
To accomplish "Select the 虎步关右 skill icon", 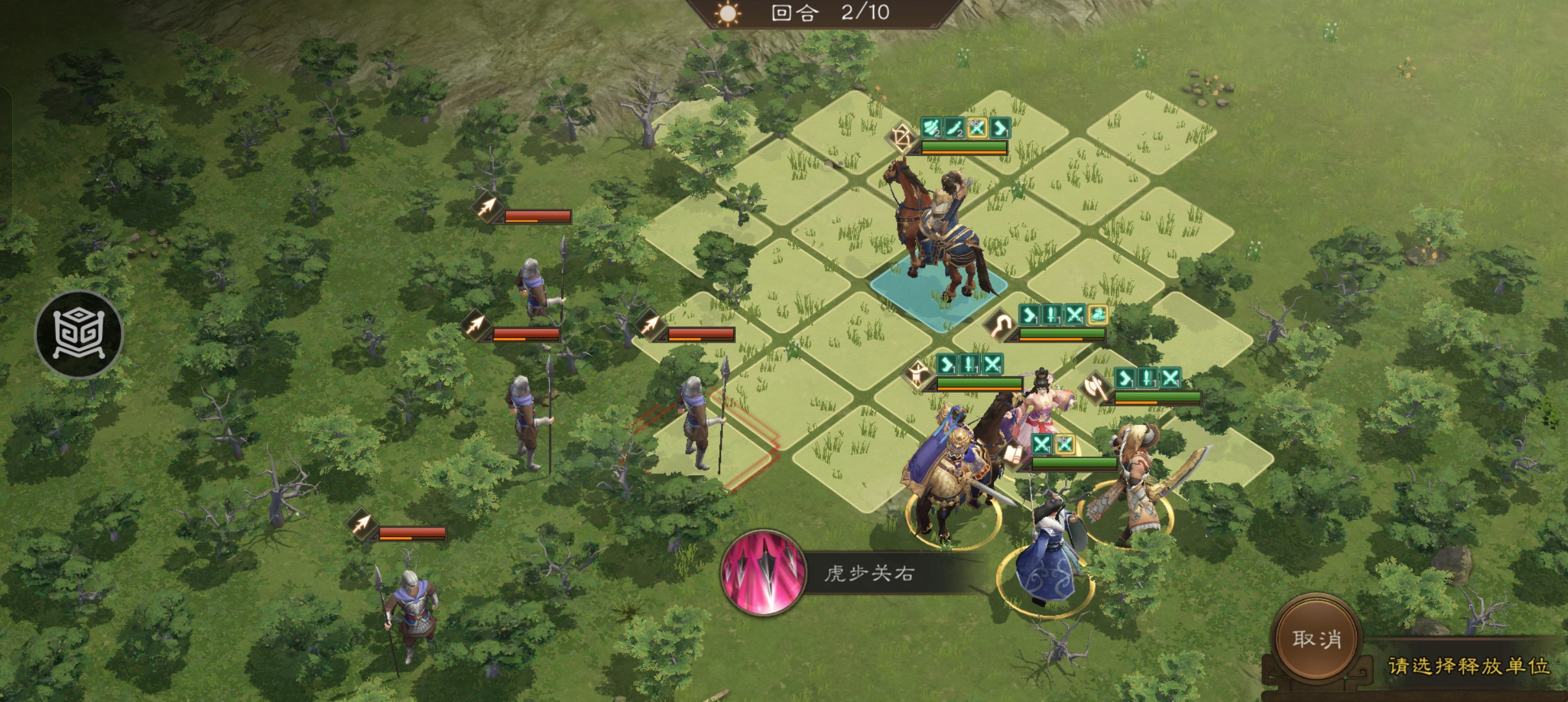I will [763, 573].
